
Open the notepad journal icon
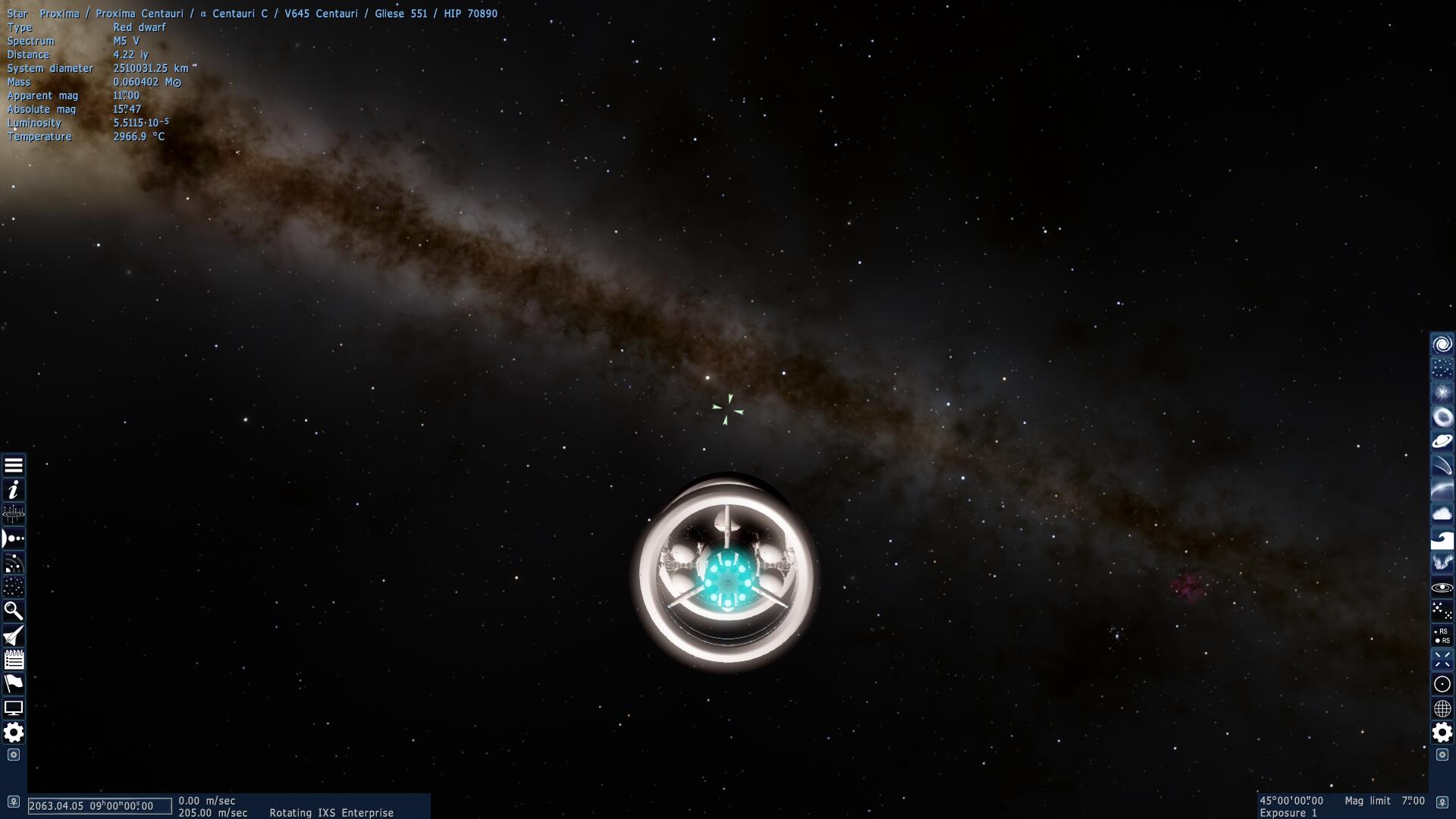14,660
